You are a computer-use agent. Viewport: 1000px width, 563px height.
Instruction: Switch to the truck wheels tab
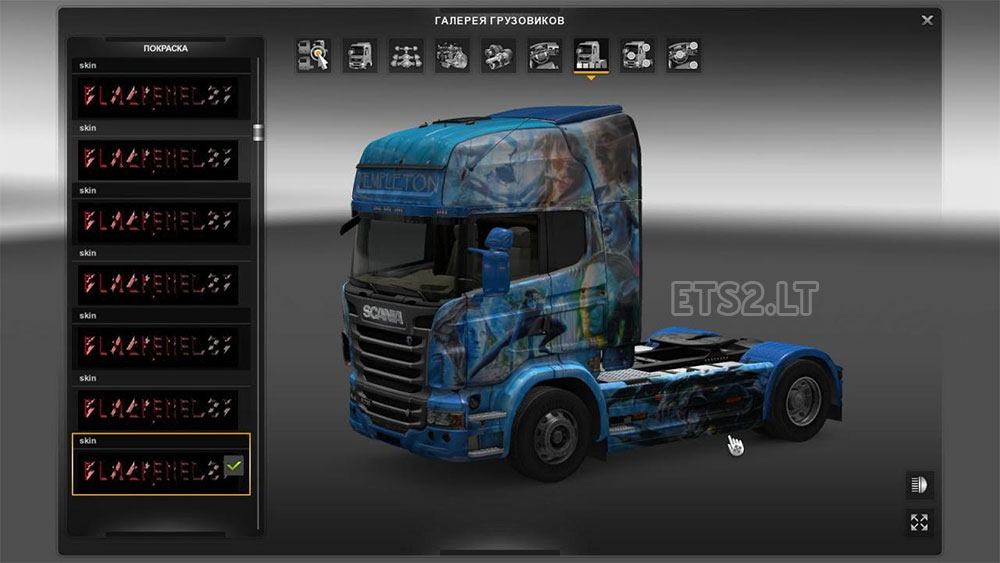pos(637,56)
